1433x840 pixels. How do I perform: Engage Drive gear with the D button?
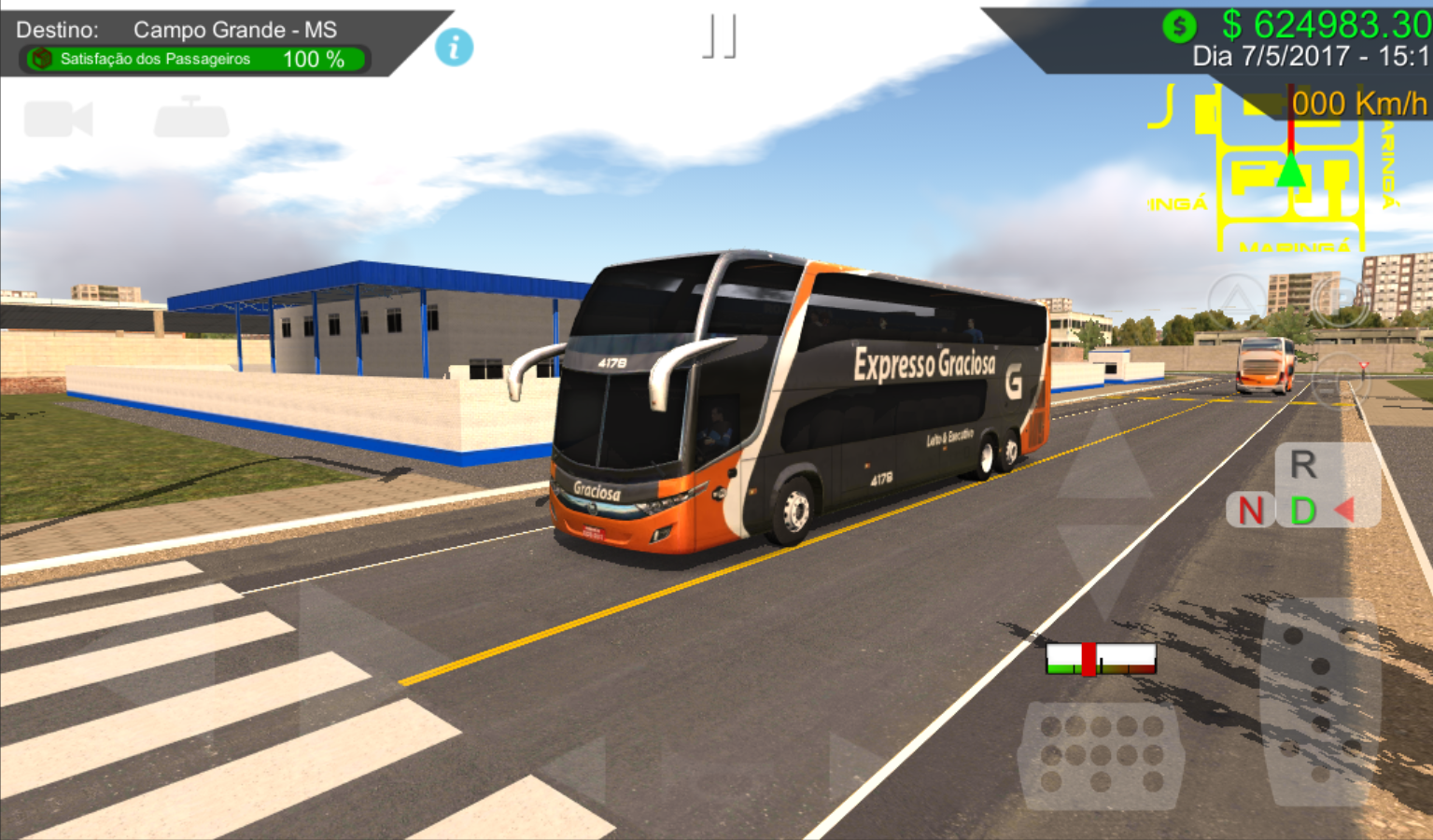pos(1302,511)
